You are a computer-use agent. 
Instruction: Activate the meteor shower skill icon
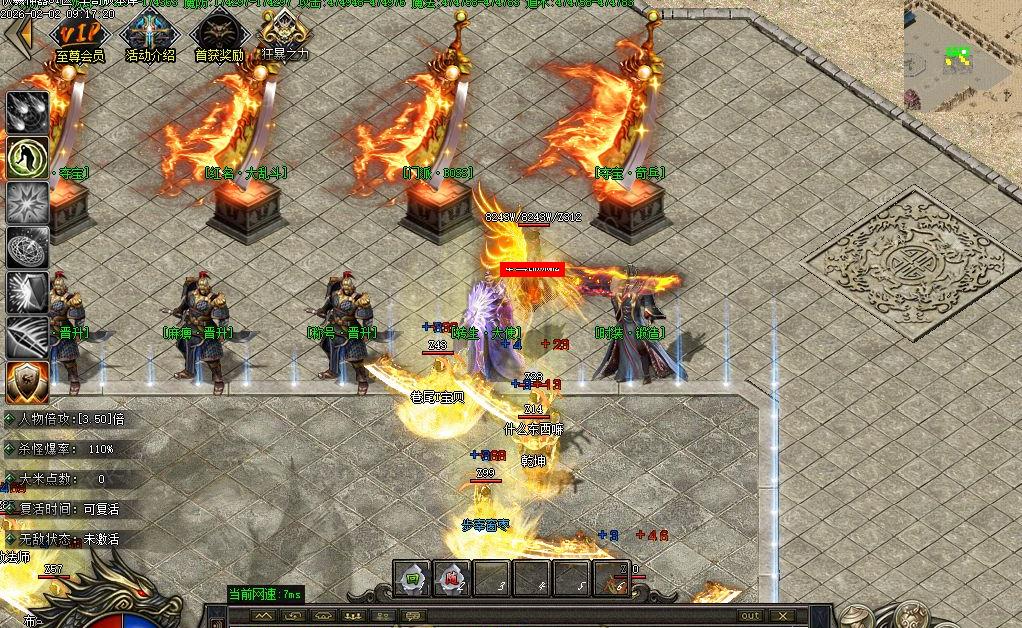[27, 112]
